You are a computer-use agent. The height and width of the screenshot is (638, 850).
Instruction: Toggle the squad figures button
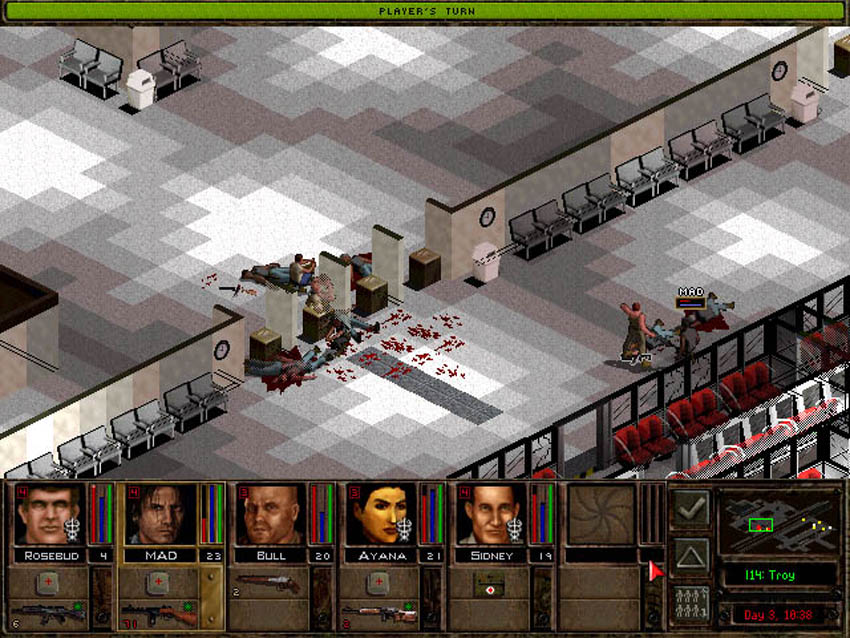[x=690, y=603]
